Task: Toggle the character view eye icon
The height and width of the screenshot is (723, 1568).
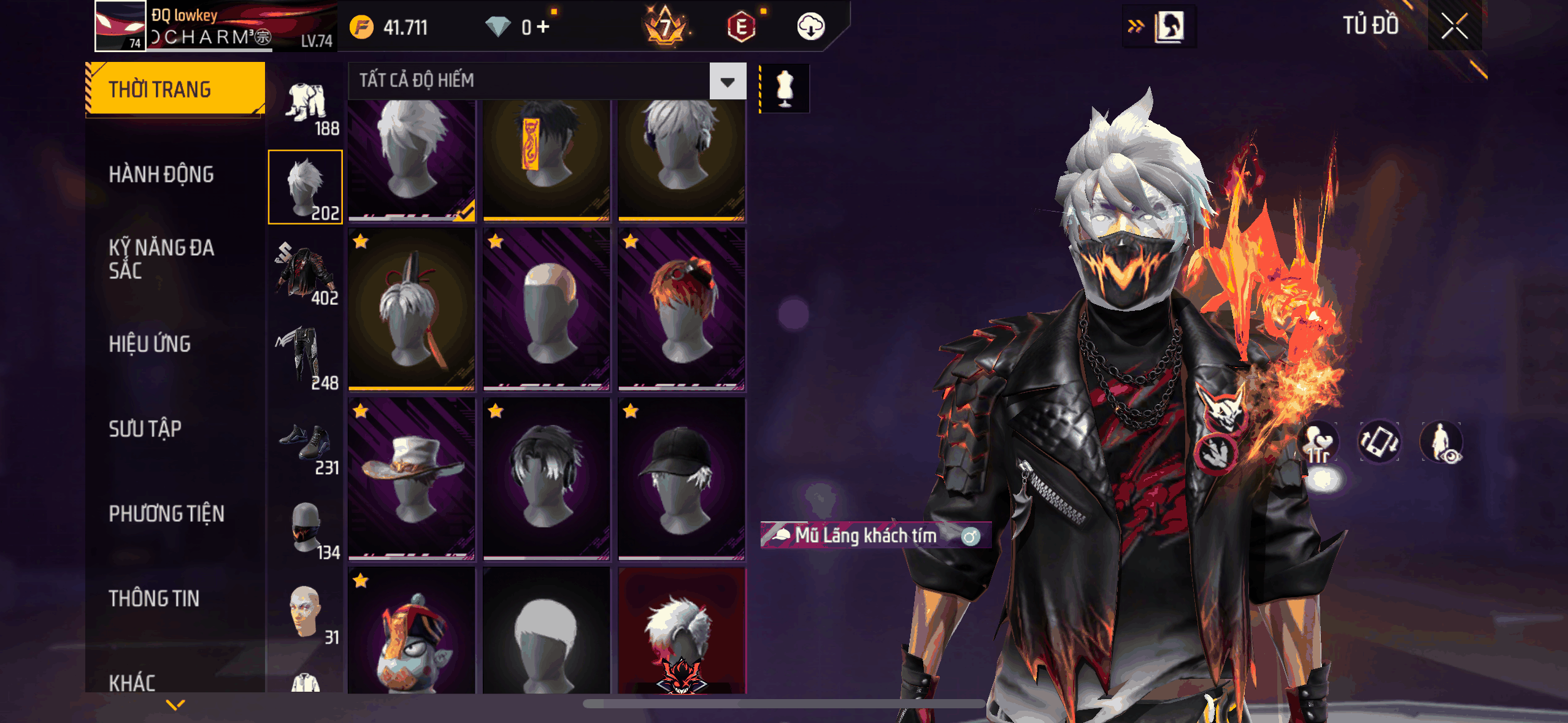Action: click(x=1442, y=442)
